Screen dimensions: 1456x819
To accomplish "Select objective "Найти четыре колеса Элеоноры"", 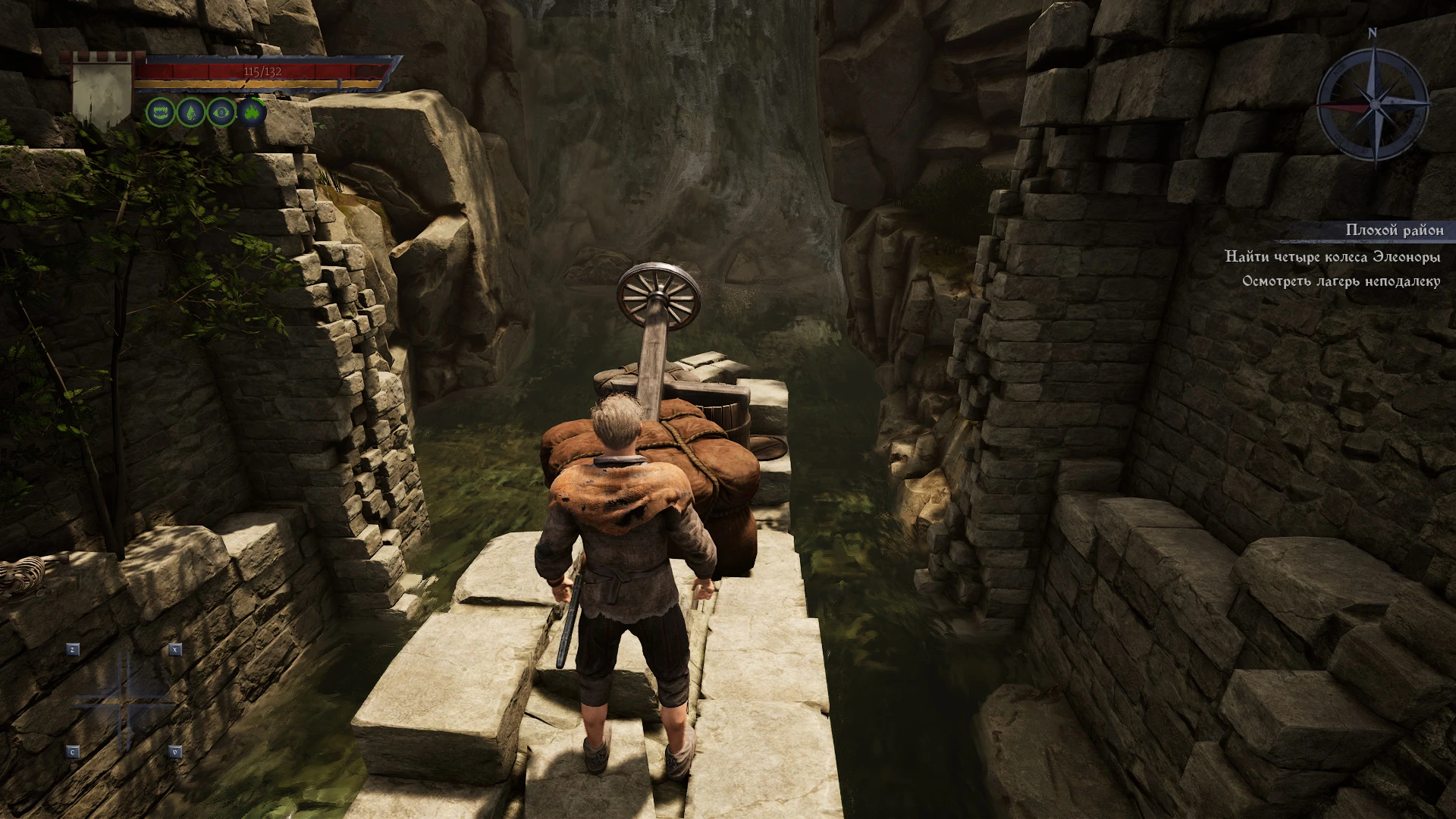I will (x=1332, y=257).
